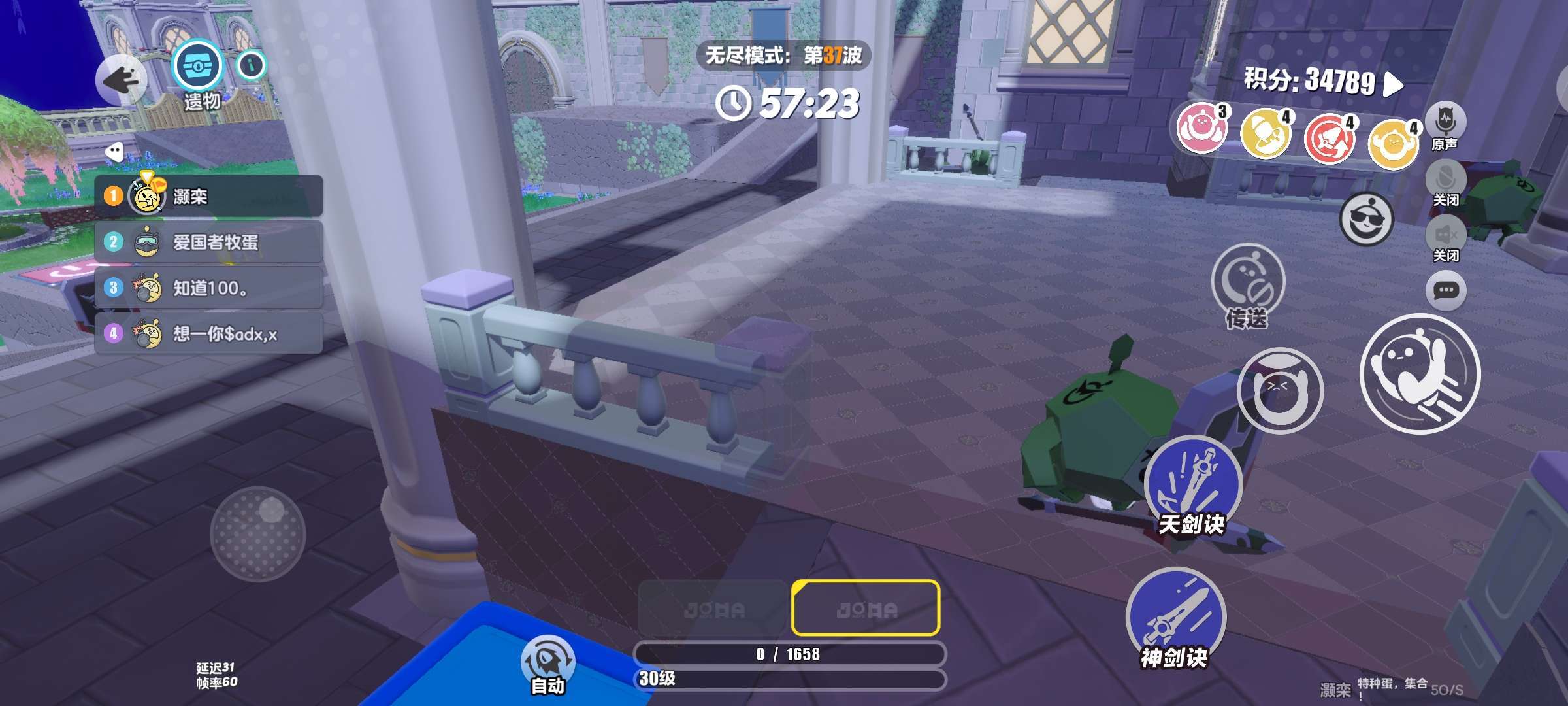Open the 遗物 relics chest
The width and height of the screenshot is (1568, 706).
pos(197,67)
